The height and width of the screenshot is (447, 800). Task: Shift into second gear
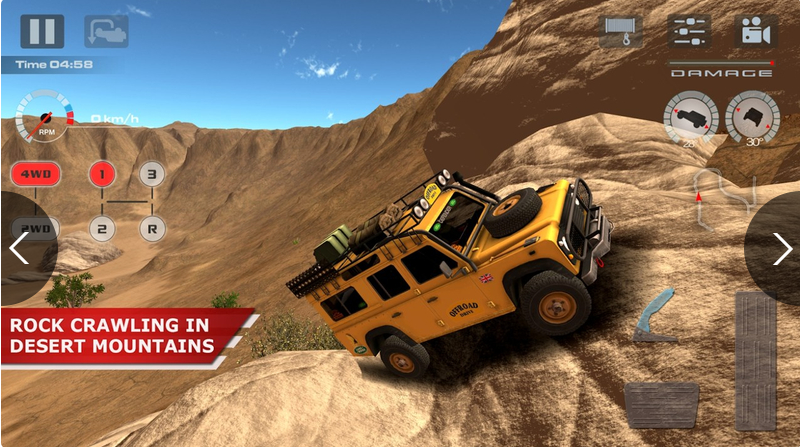tap(101, 227)
